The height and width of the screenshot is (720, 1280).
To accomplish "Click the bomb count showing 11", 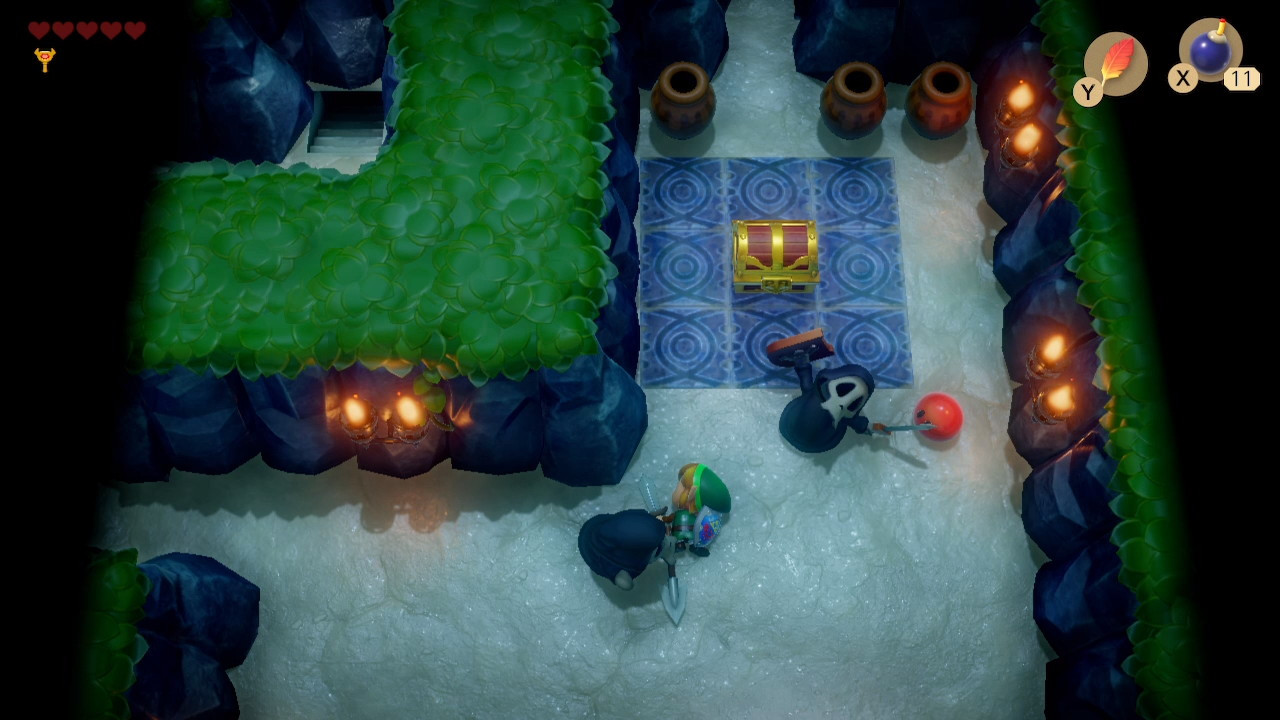I will (x=1244, y=76).
